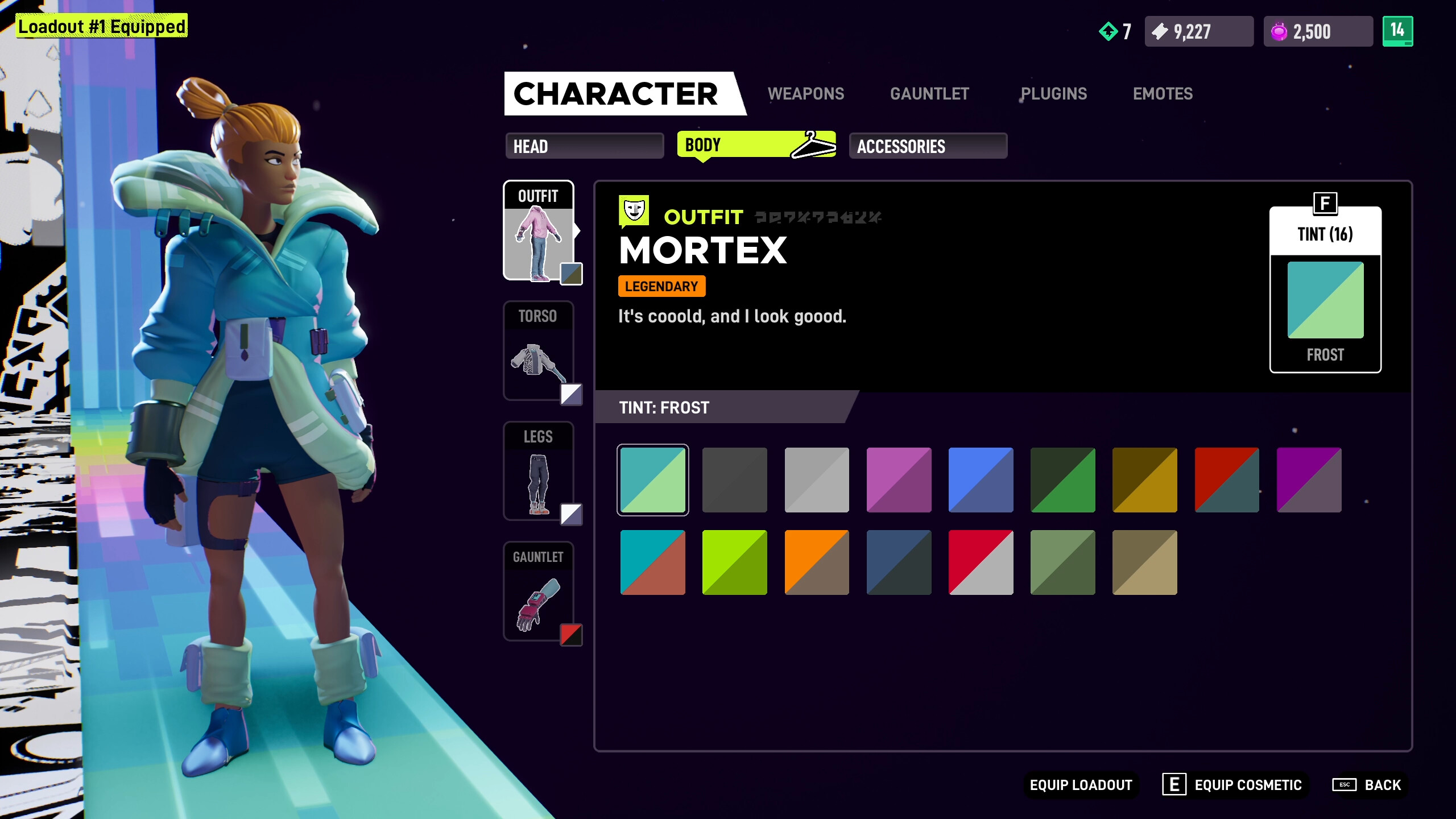Select the red and gray tint swatch
1456x819 pixels.
[x=981, y=563]
